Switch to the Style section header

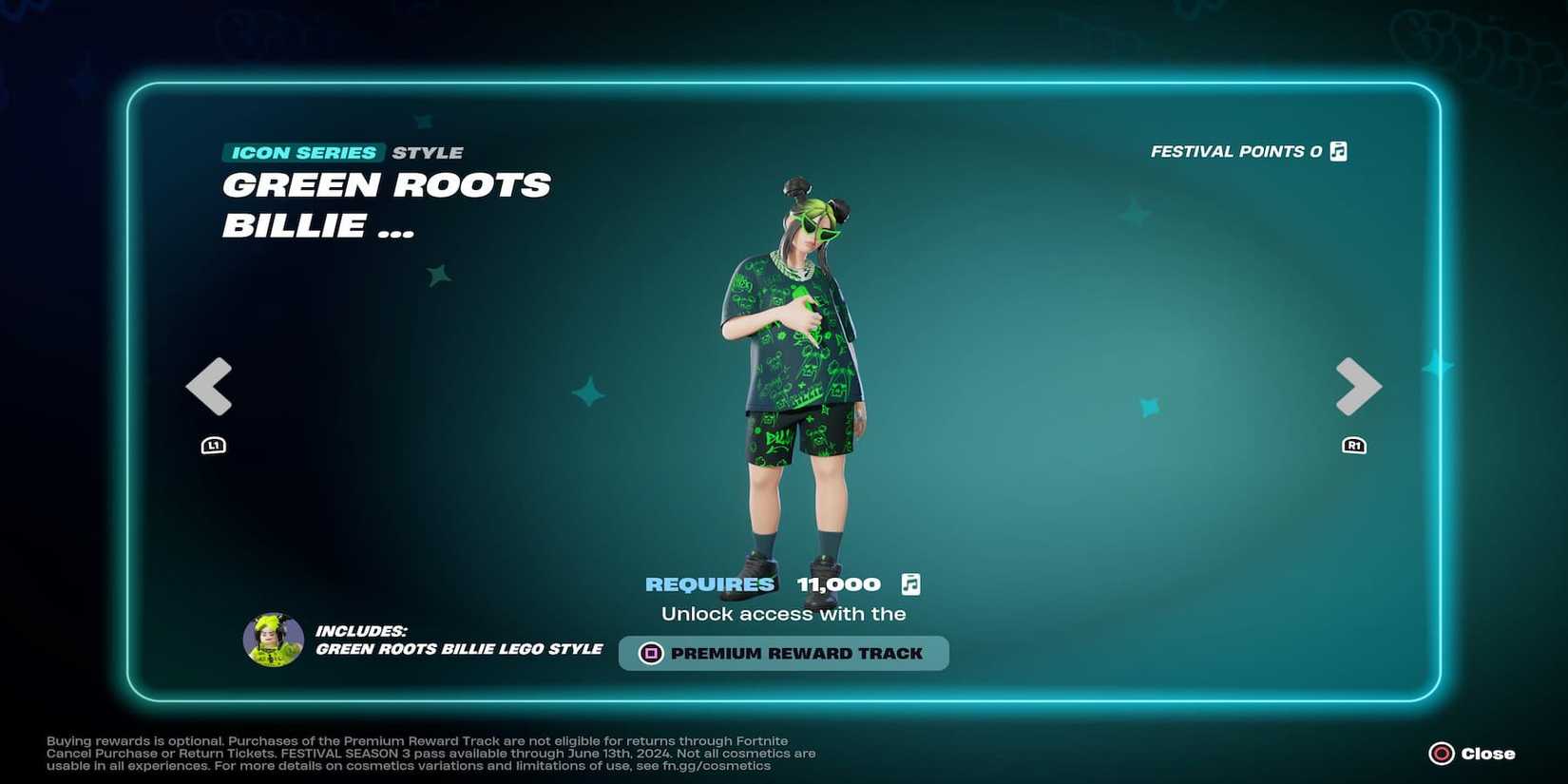coord(426,152)
